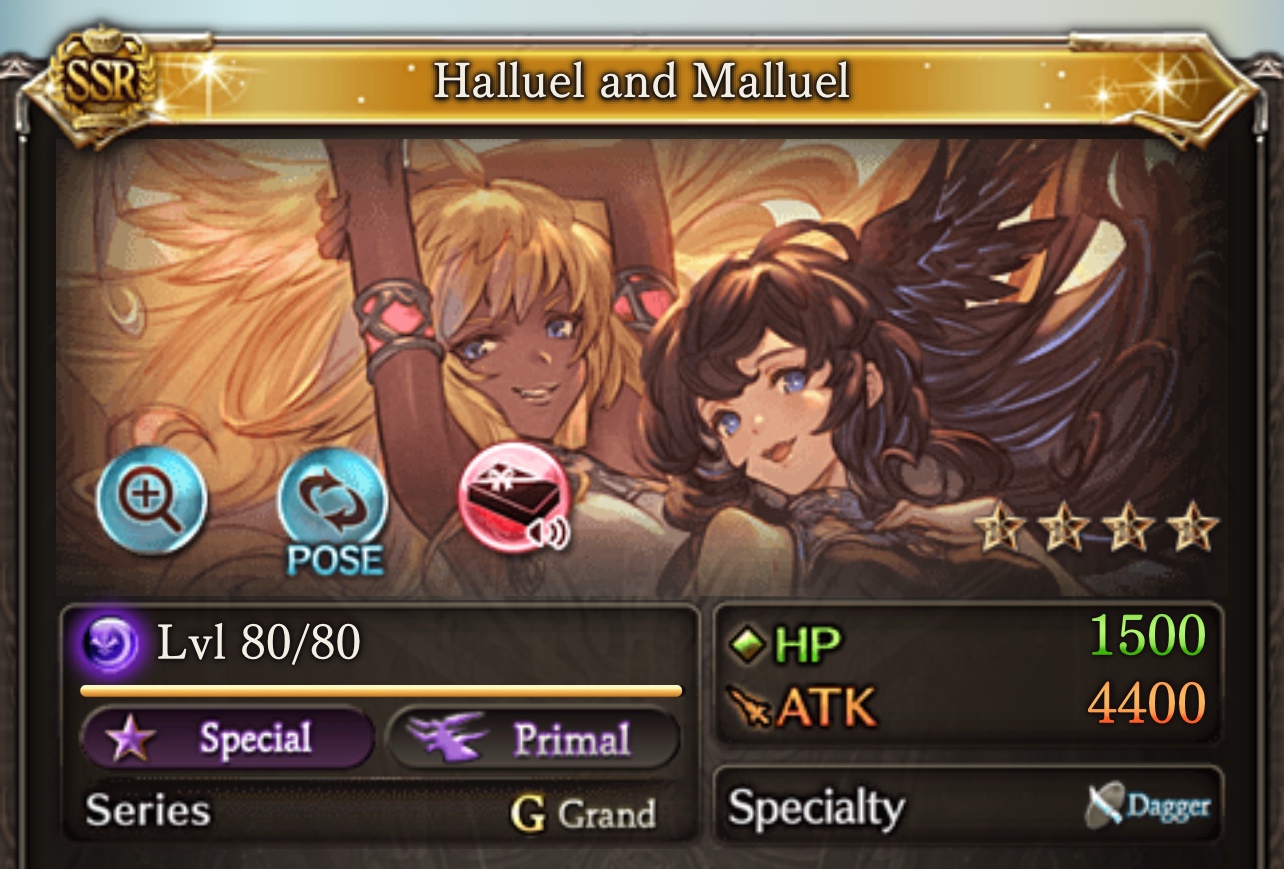This screenshot has width=1284, height=869.
Task: Zoom in on the character artwork
Action: pos(151,500)
